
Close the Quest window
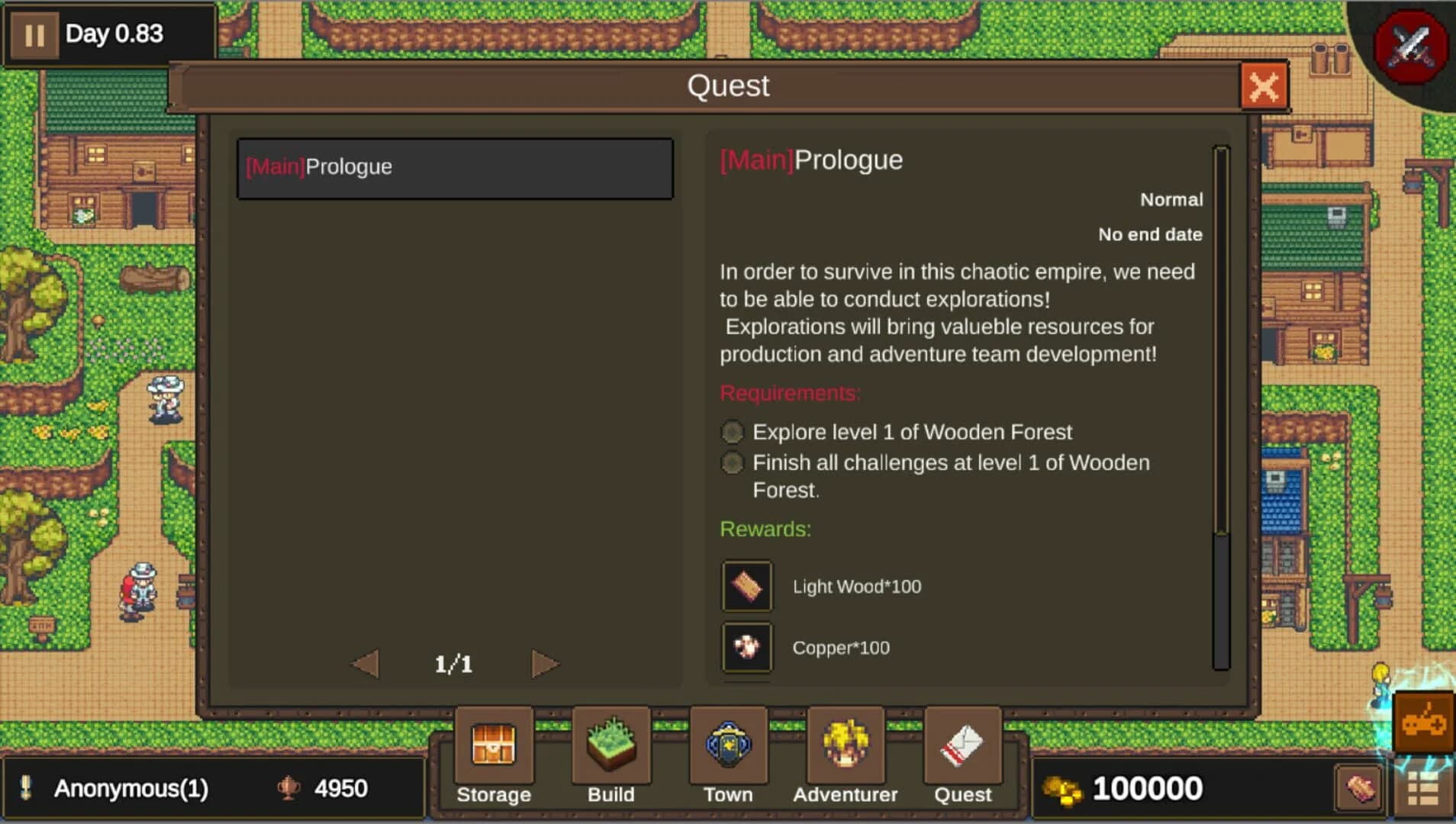click(1264, 86)
